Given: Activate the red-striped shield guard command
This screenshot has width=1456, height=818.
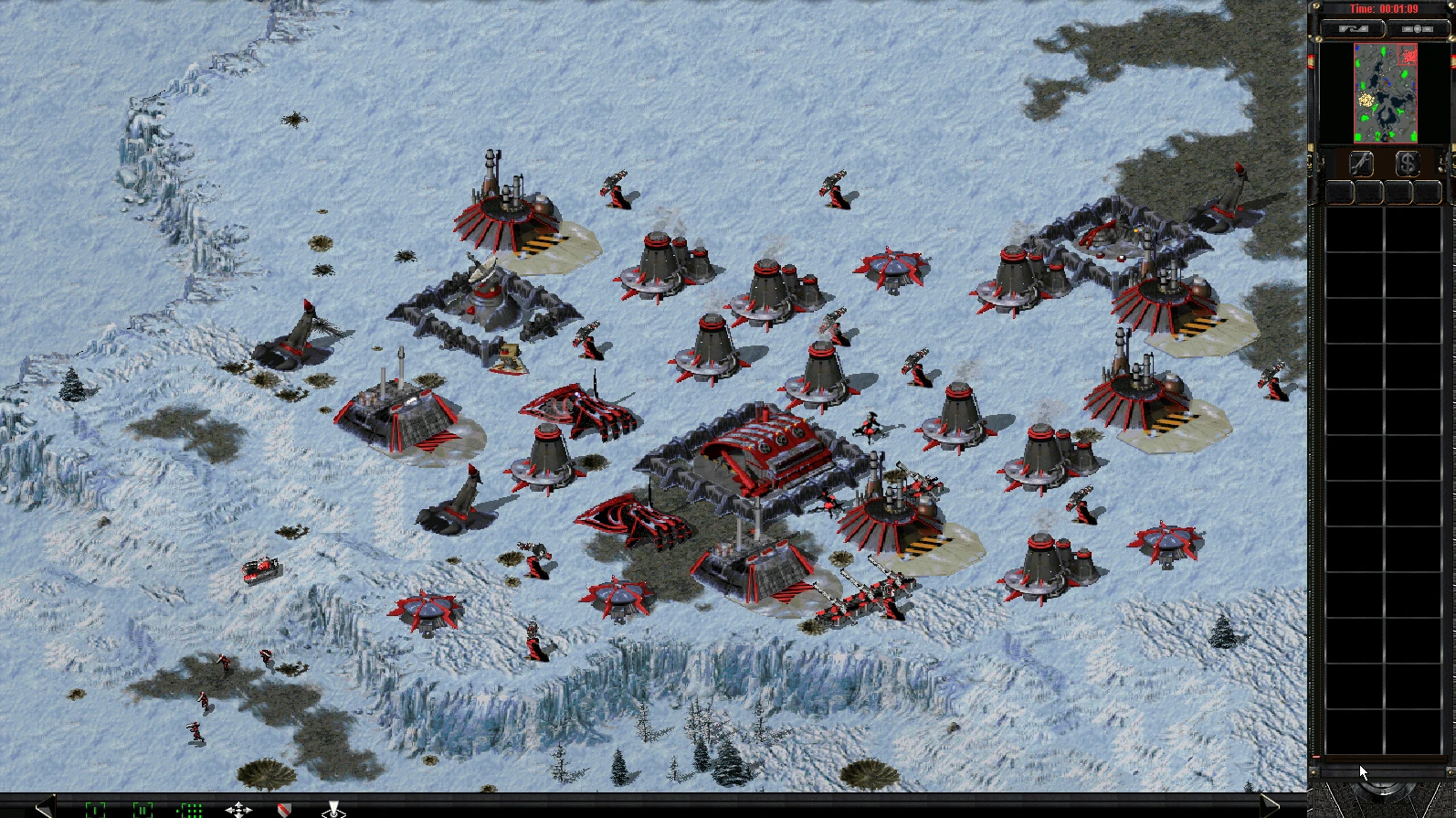Looking at the screenshot, I should pos(285,809).
